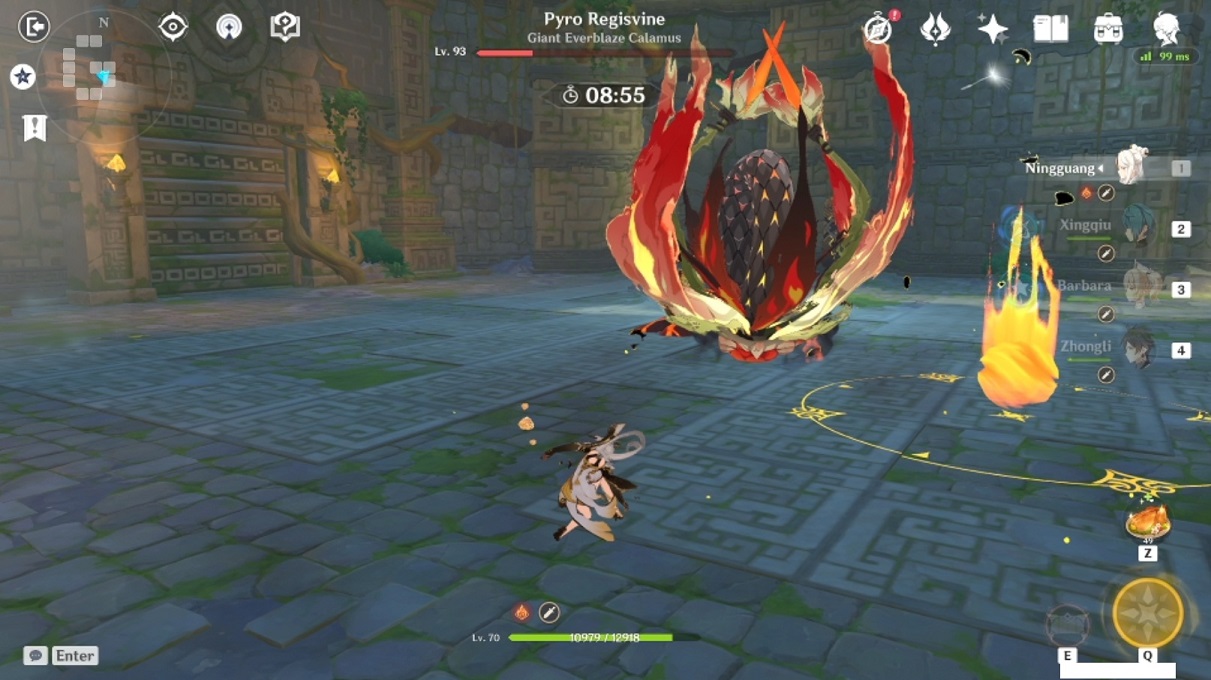
Task: Use the roast food quick item
Action: click(1147, 522)
